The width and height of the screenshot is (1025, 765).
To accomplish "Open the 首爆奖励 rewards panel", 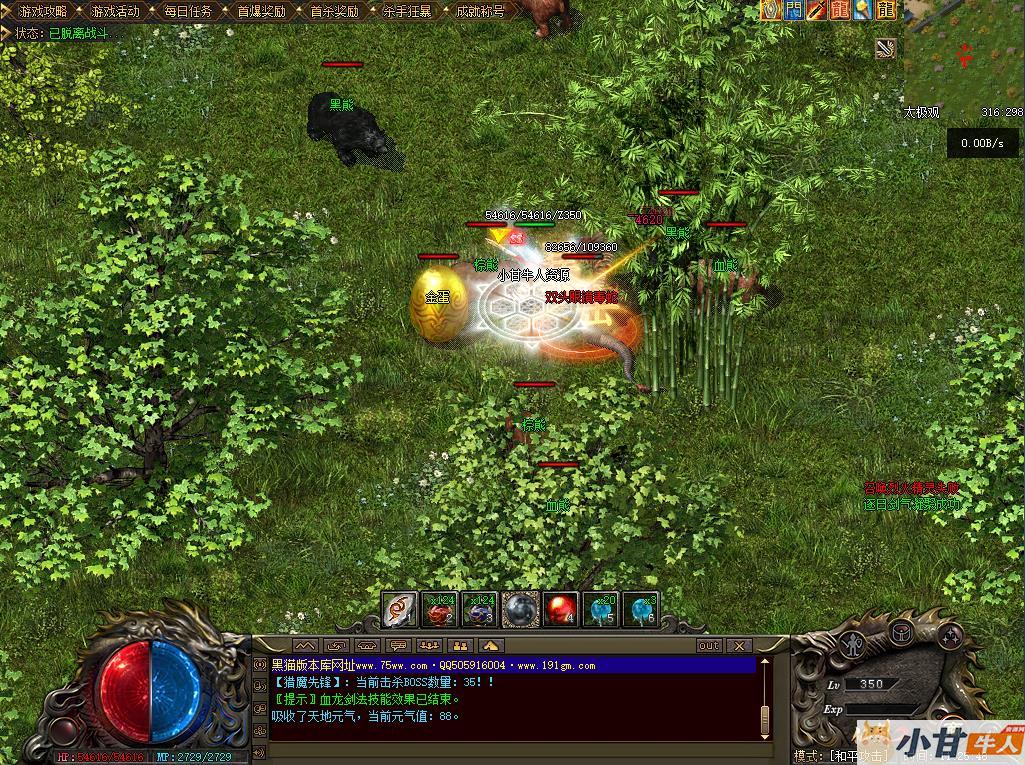I will (x=261, y=12).
